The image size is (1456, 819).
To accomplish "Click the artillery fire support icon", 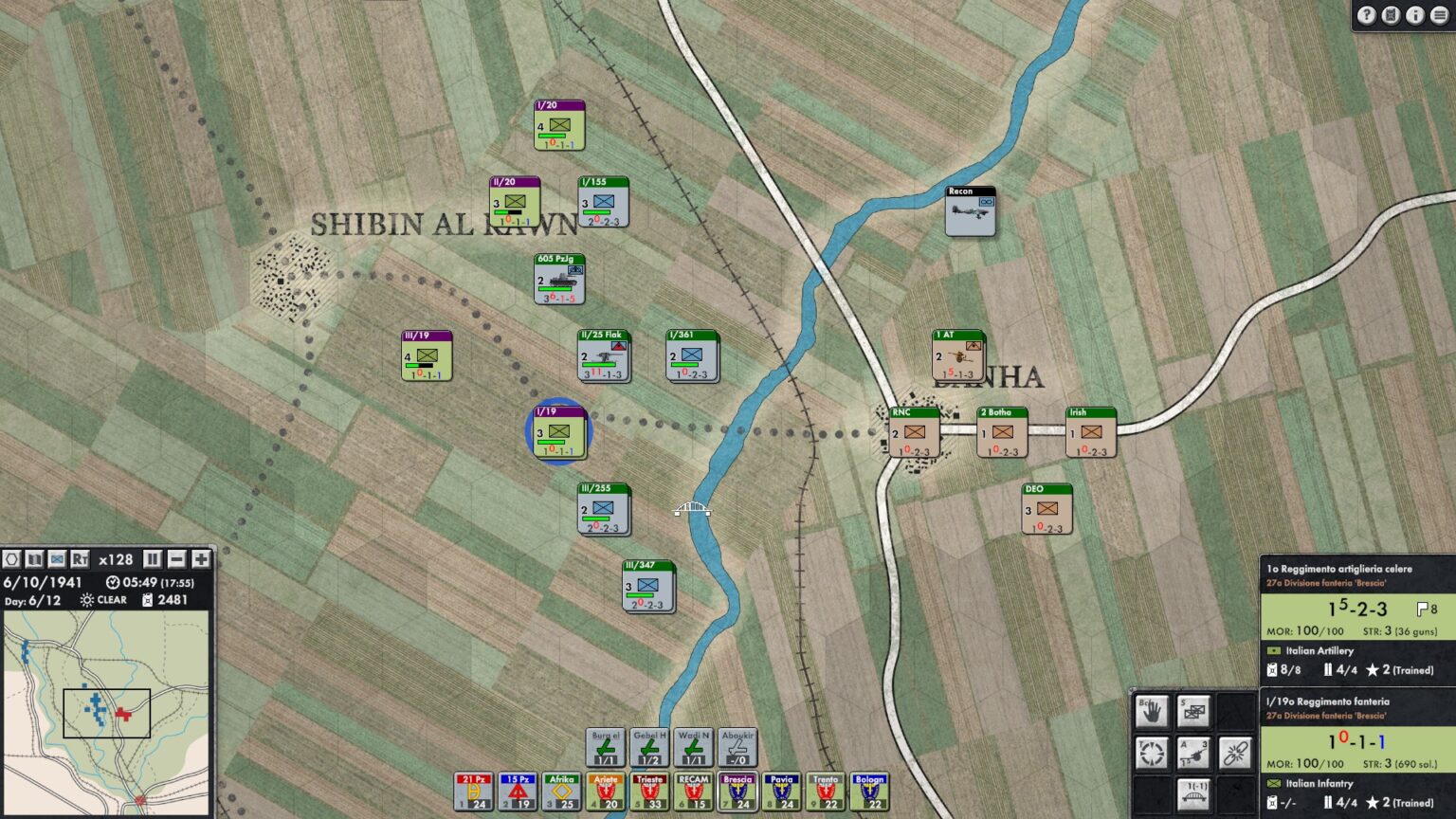I will [1193, 752].
